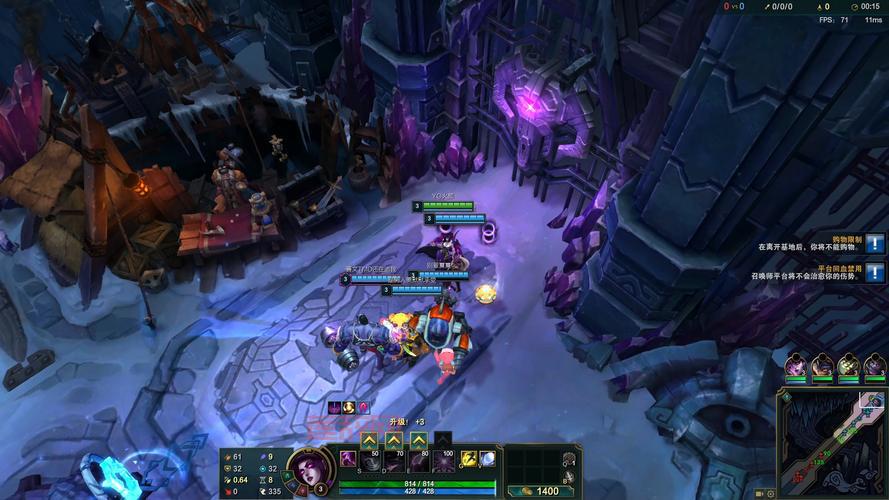Throw the white snowball summoner spell
The image size is (889, 500).
487,459
